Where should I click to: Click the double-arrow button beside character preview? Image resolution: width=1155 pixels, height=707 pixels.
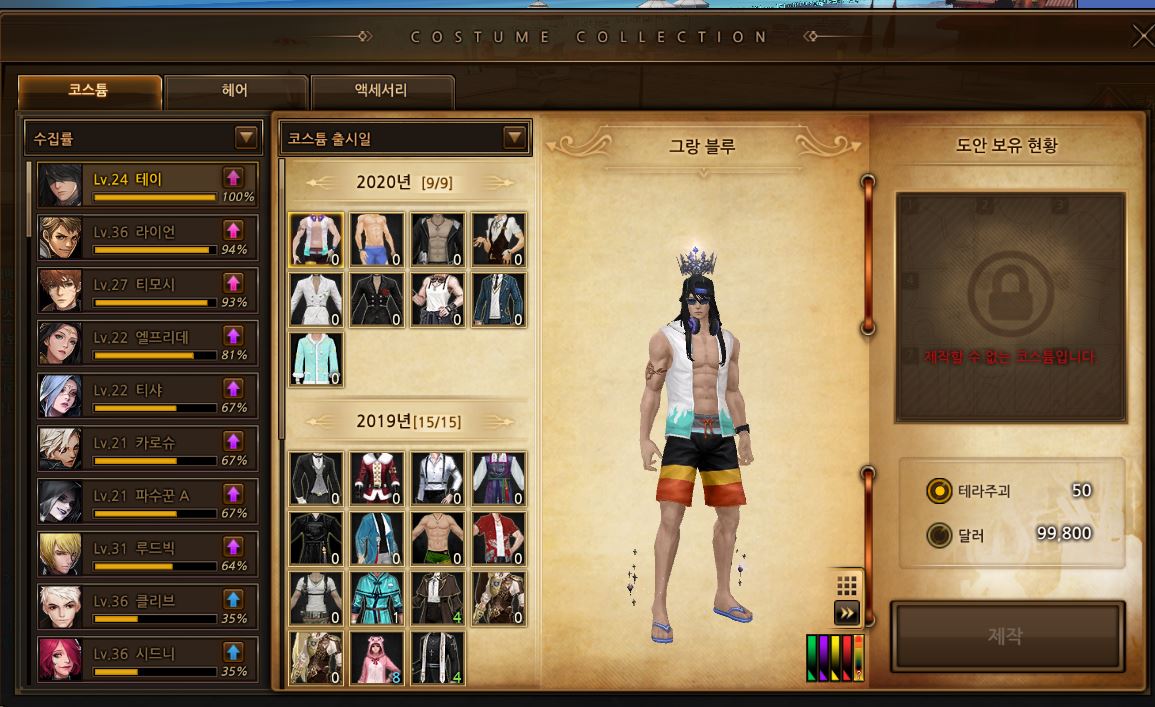[x=847, y=613]
